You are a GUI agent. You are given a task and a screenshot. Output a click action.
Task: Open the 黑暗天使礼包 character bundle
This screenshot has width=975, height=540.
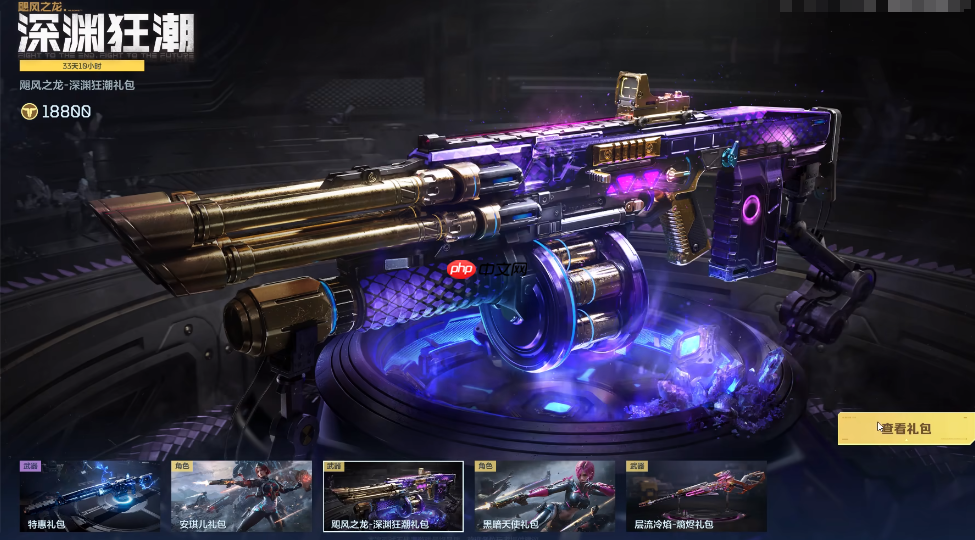544,496
